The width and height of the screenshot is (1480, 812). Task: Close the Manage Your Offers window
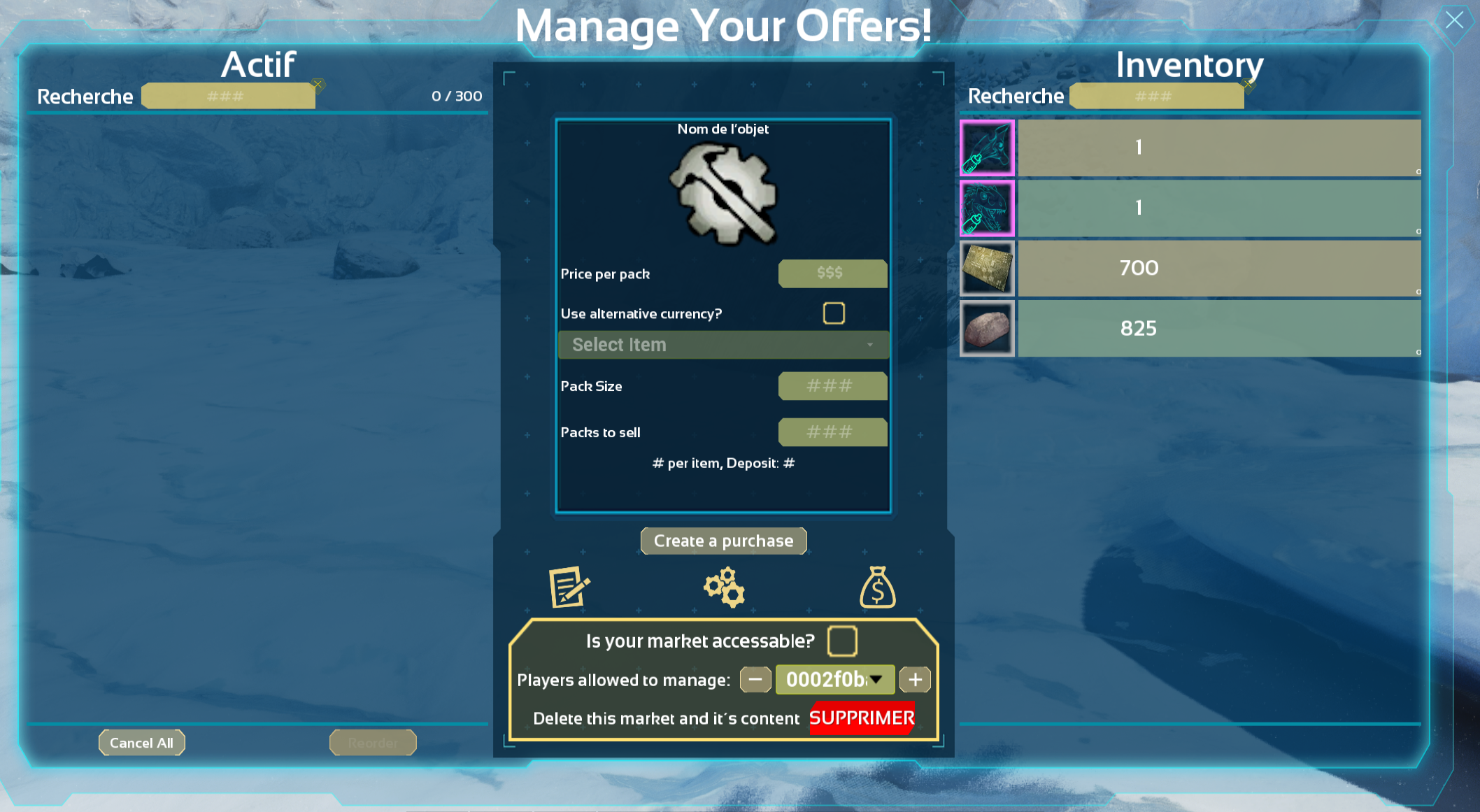tap(1454, 20)
